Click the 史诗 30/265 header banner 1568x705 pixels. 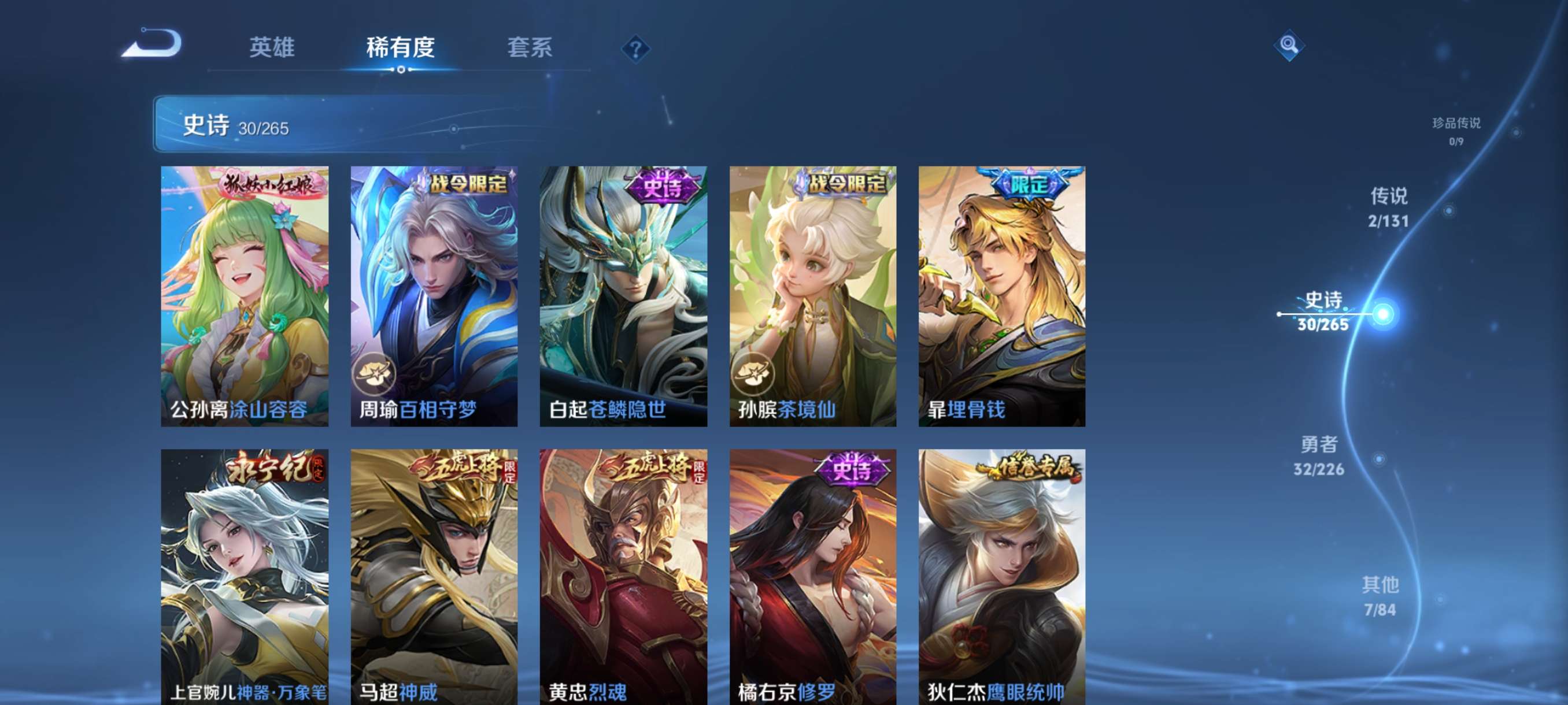365,125
